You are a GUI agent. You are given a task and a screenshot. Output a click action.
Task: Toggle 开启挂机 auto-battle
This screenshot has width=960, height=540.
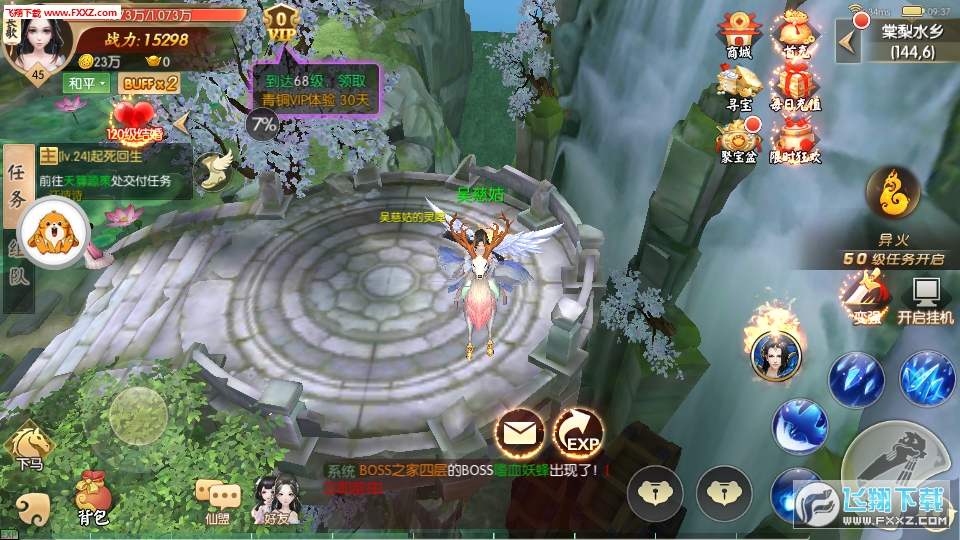[x=924, y=298]
